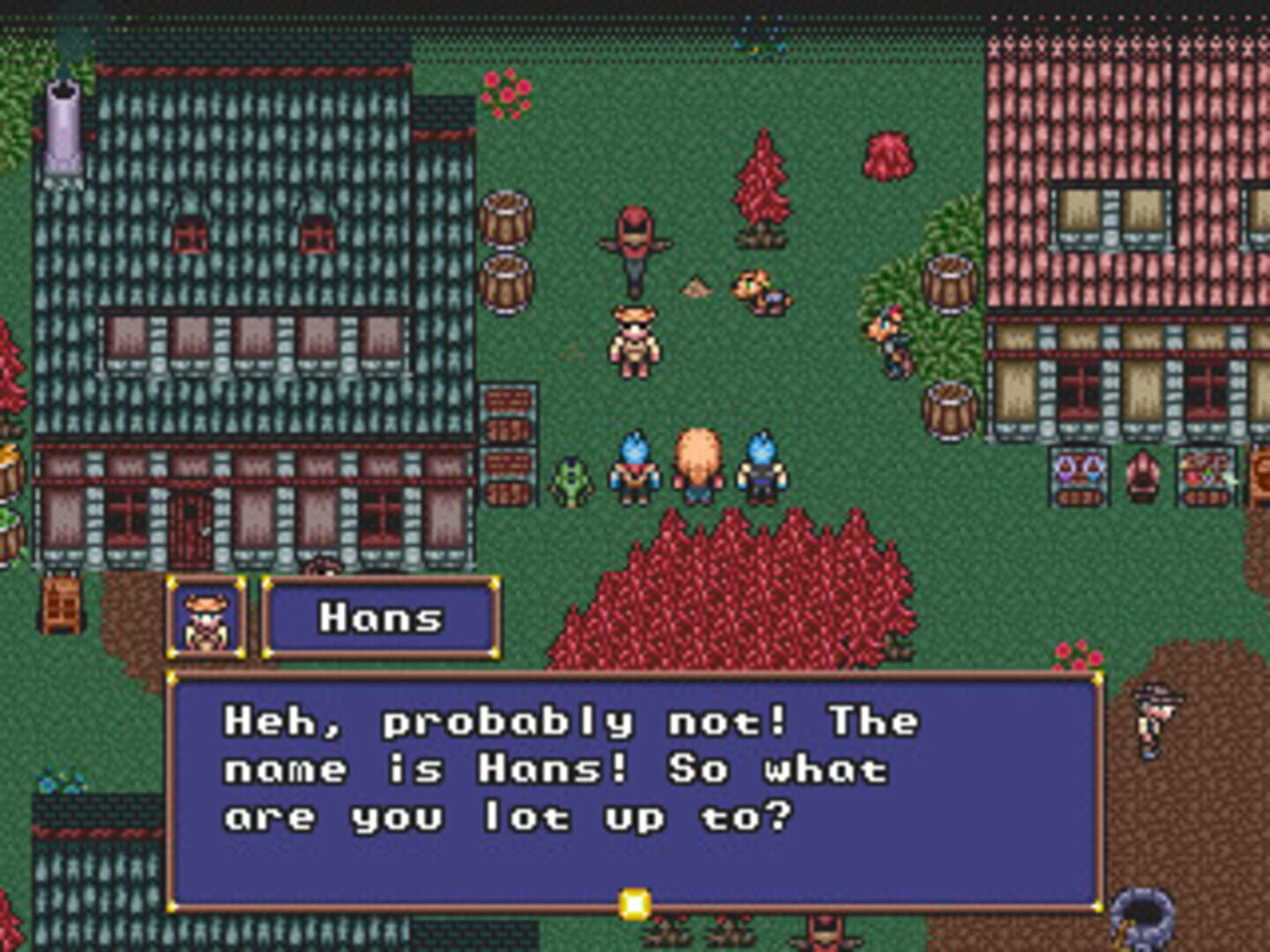Click the bald hero in the party
The image size is (1270, 952).
click(699, 463)
